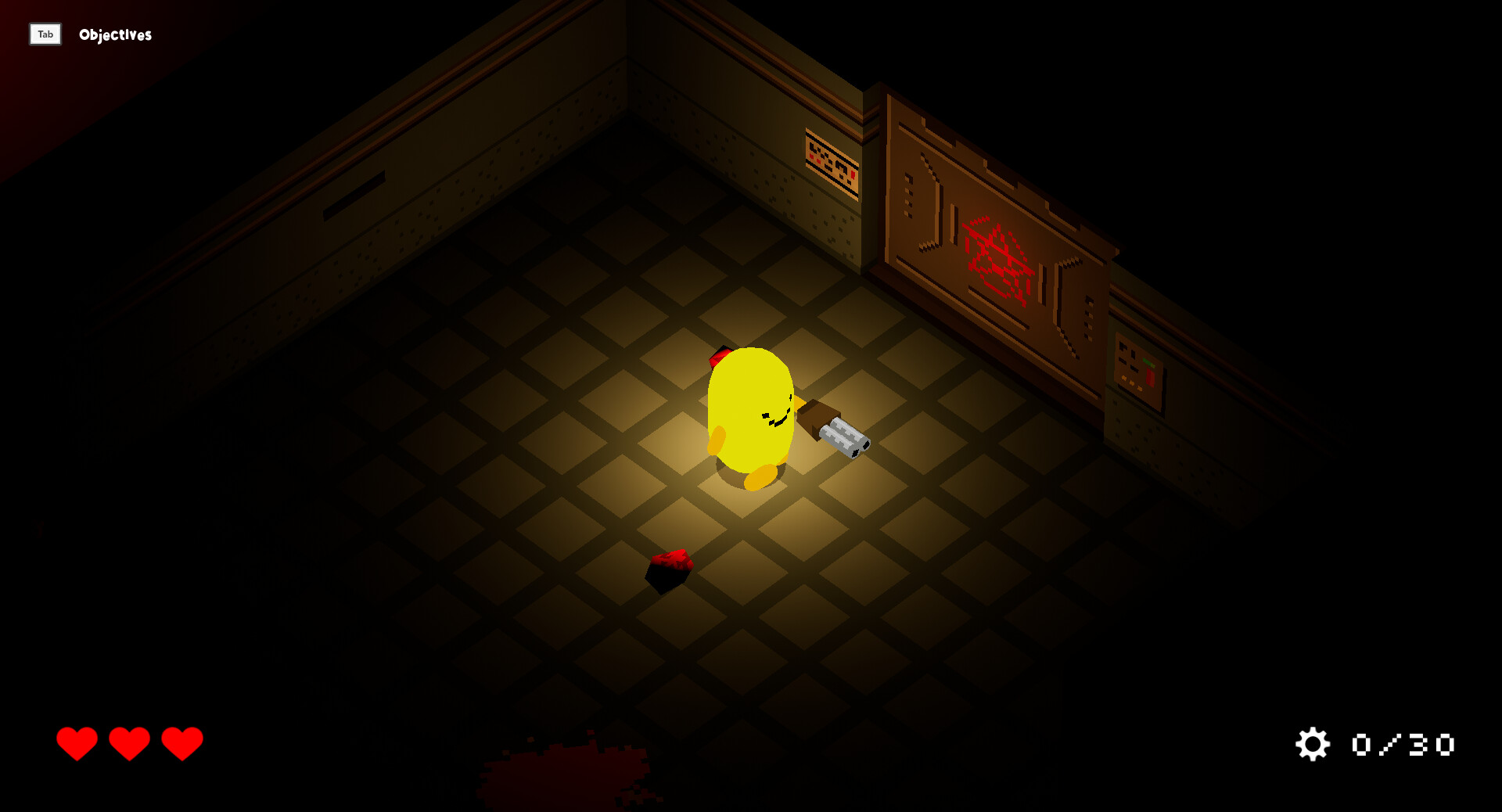Select the Objectives header at top left
The image size is (1502, 812).
point(114,34)
